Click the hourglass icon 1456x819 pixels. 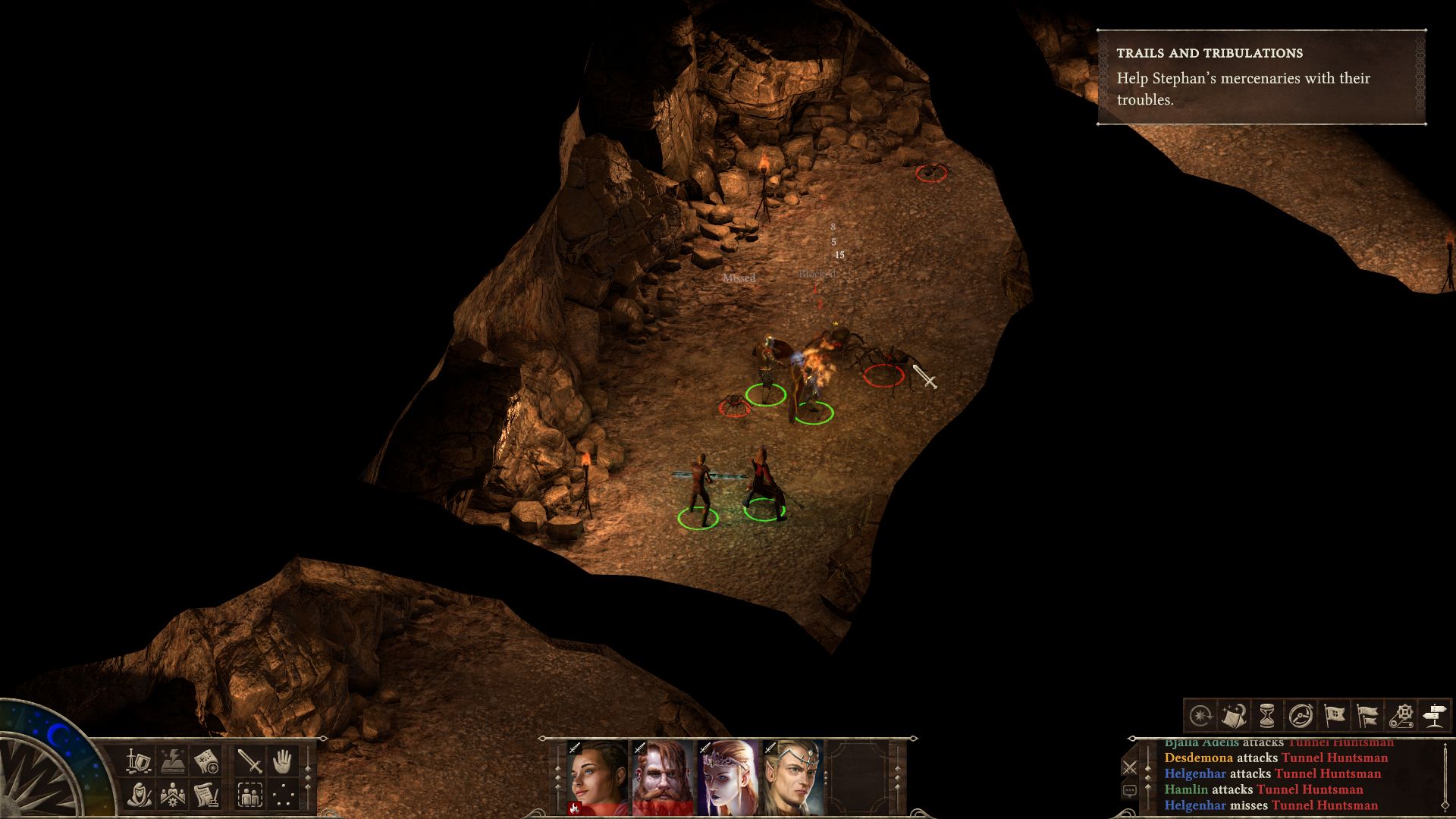pos(1266,715)
